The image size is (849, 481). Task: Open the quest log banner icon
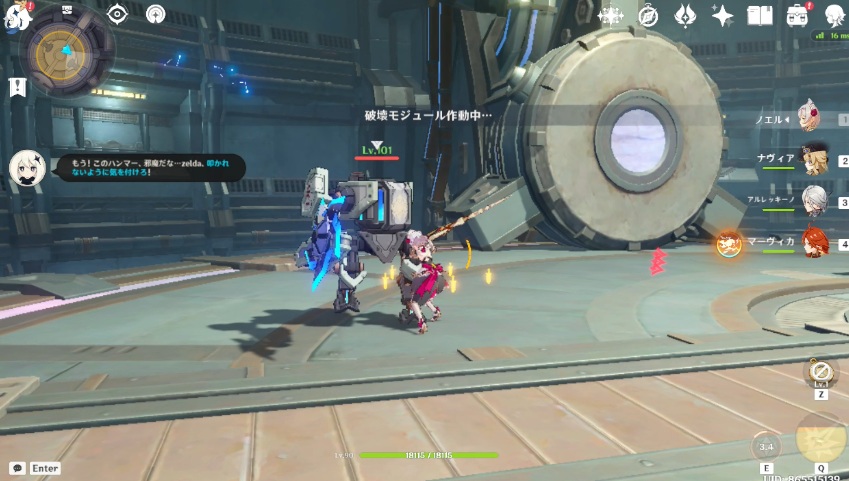point(17,87)
